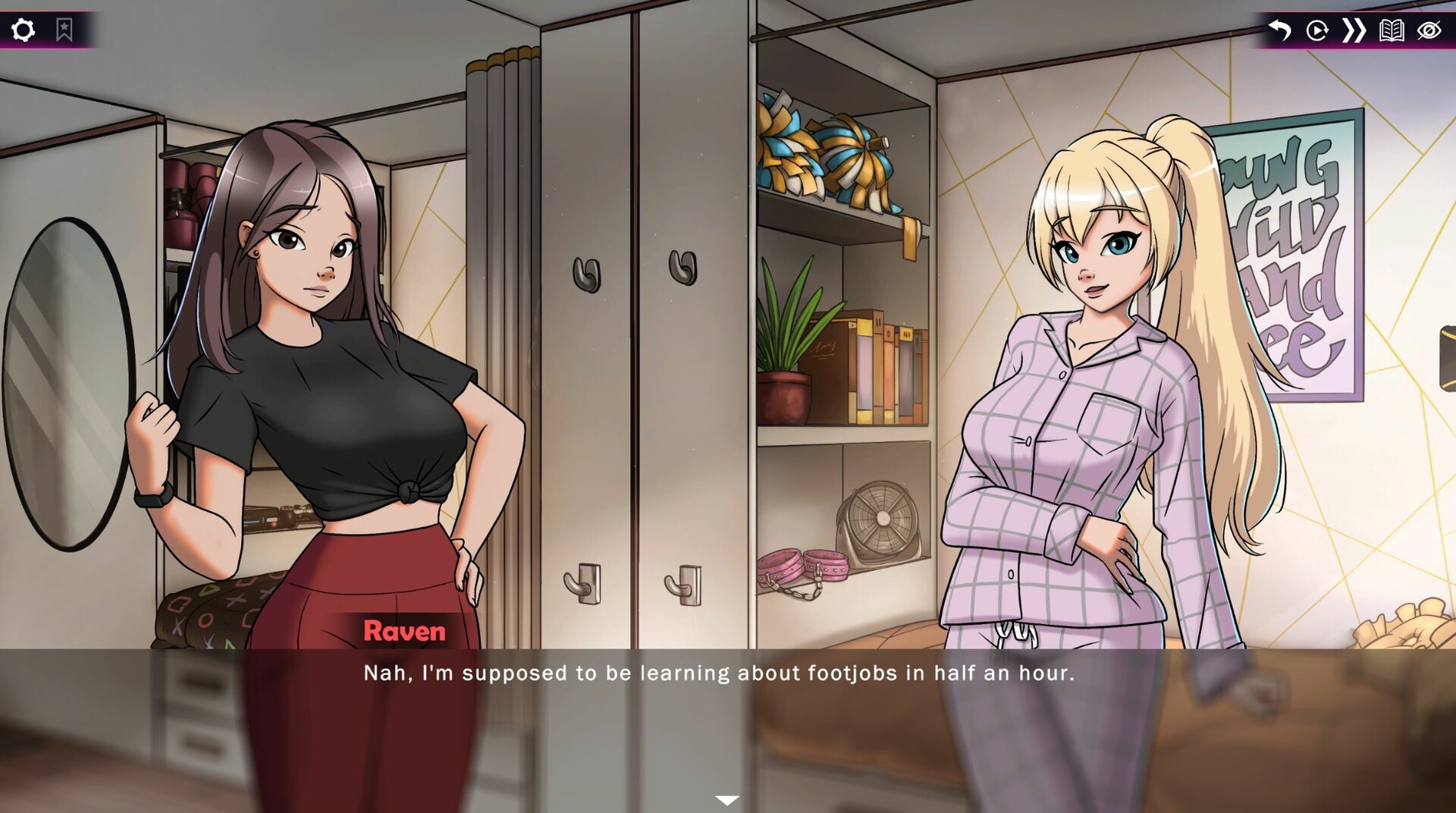
Task: Toggle the interface visibility eye icon
Action: click(1429, 30)
